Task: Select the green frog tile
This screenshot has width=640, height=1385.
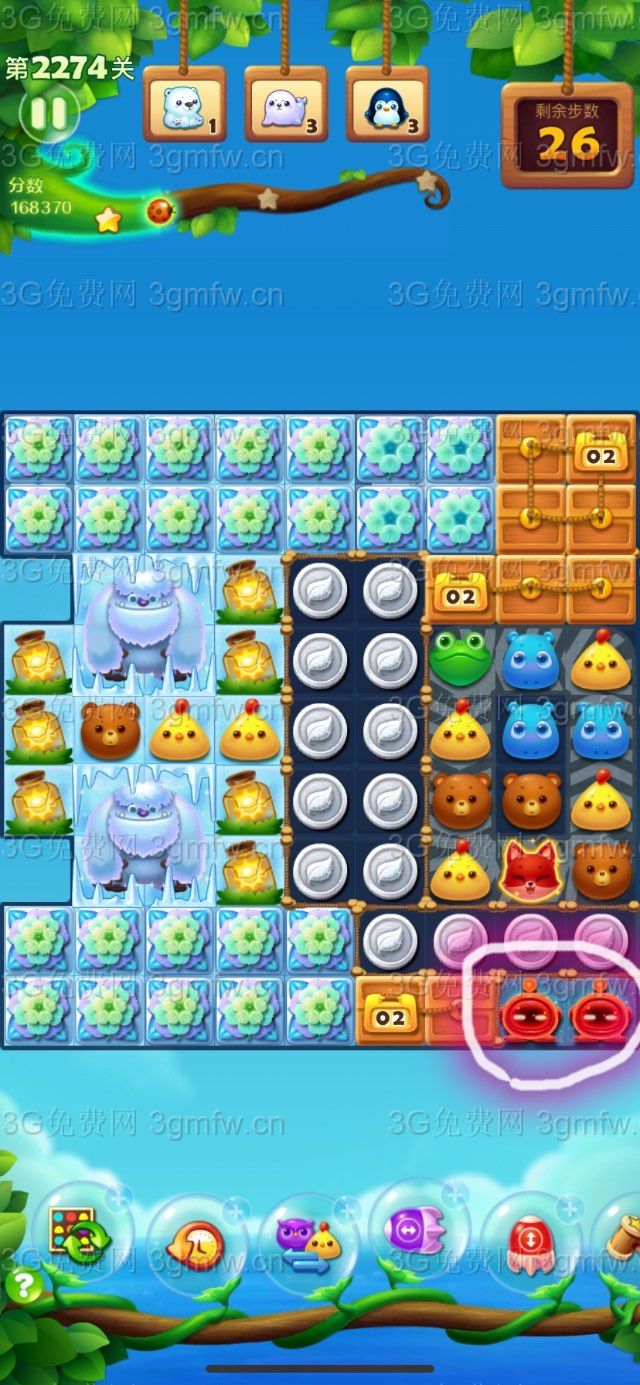Action: tap(460, 658)
